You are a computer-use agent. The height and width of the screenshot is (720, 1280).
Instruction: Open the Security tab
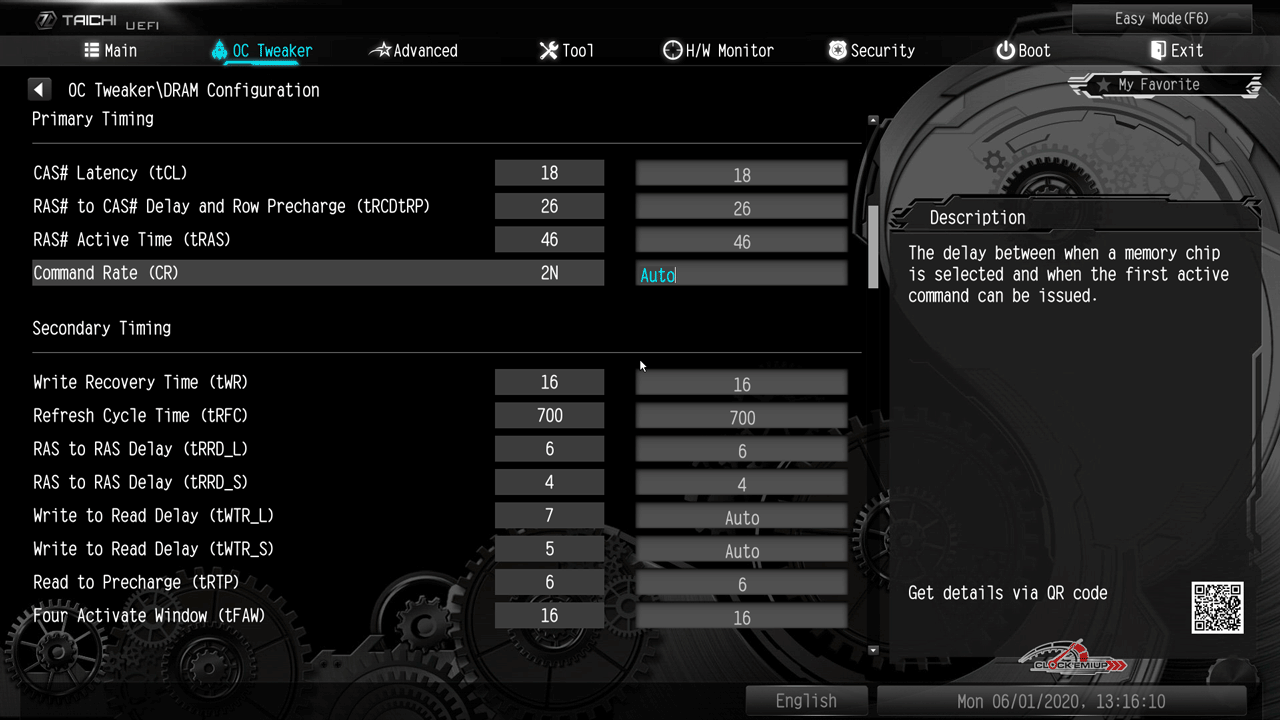point(871,51)
